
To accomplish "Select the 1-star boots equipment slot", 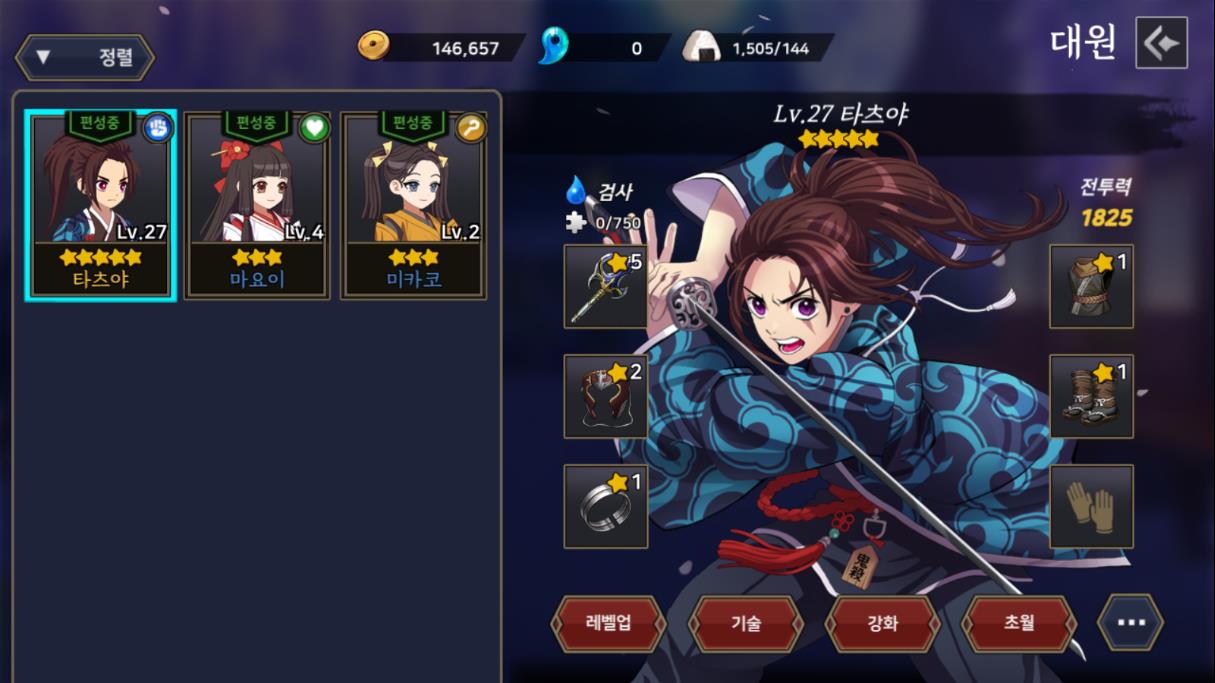I will click(1091, 396).
